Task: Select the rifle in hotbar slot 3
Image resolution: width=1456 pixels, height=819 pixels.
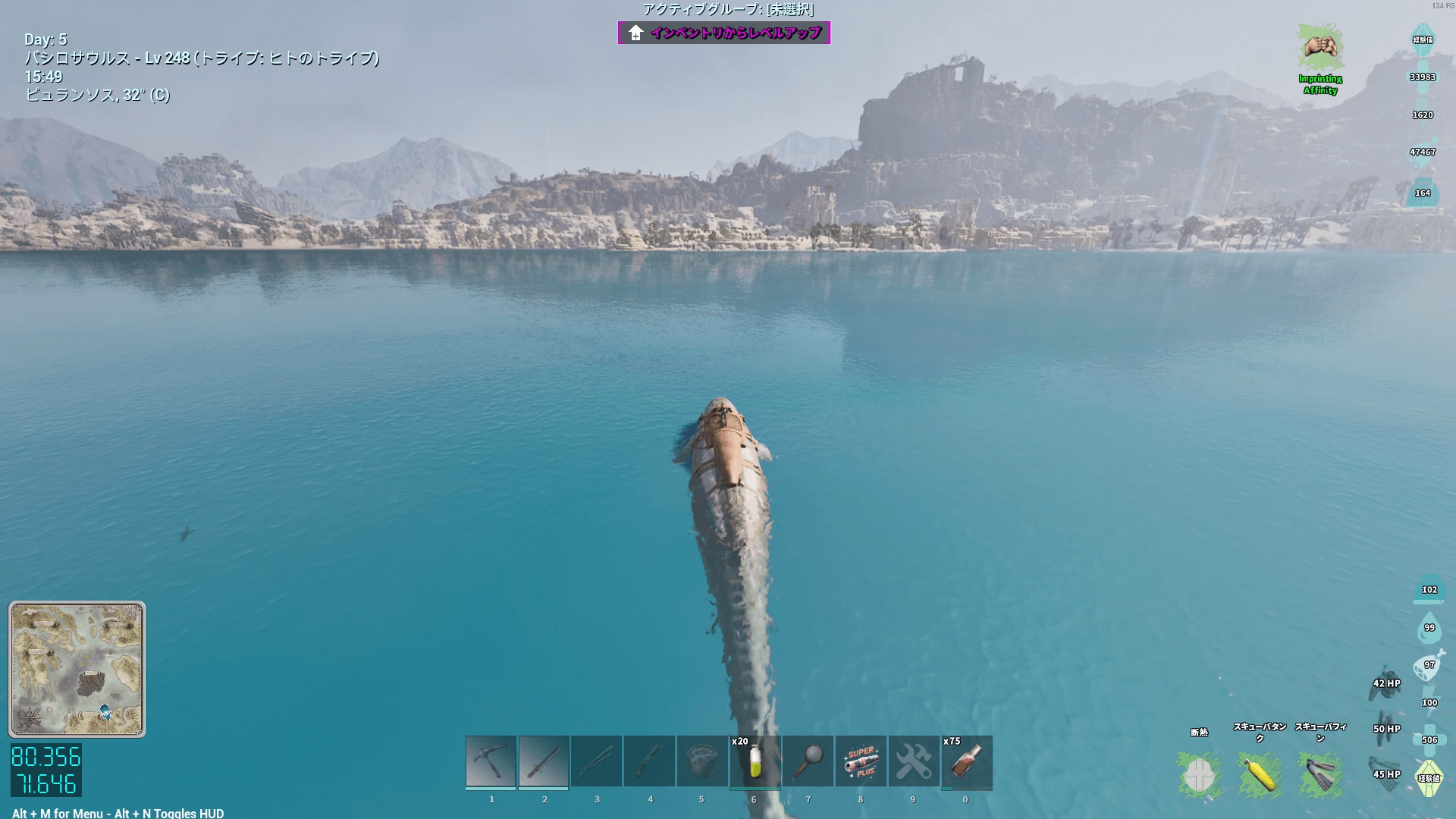Action: pyautogui.click(x=597, y=761)
